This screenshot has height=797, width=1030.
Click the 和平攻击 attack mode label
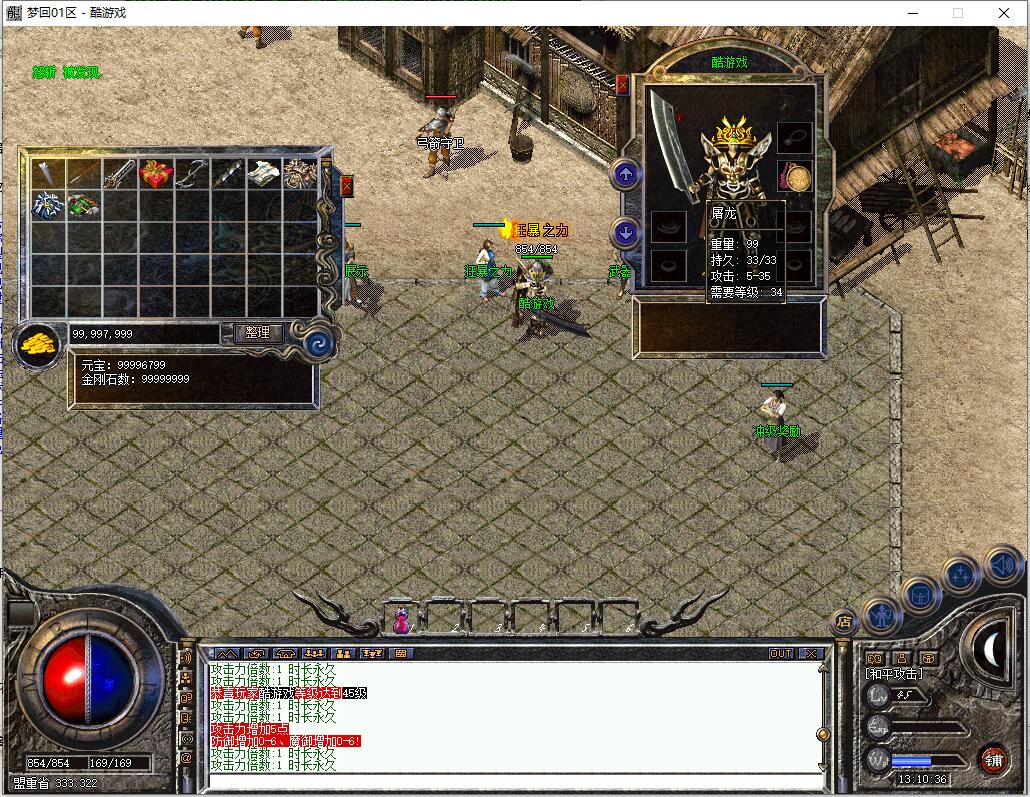[893, 674]
